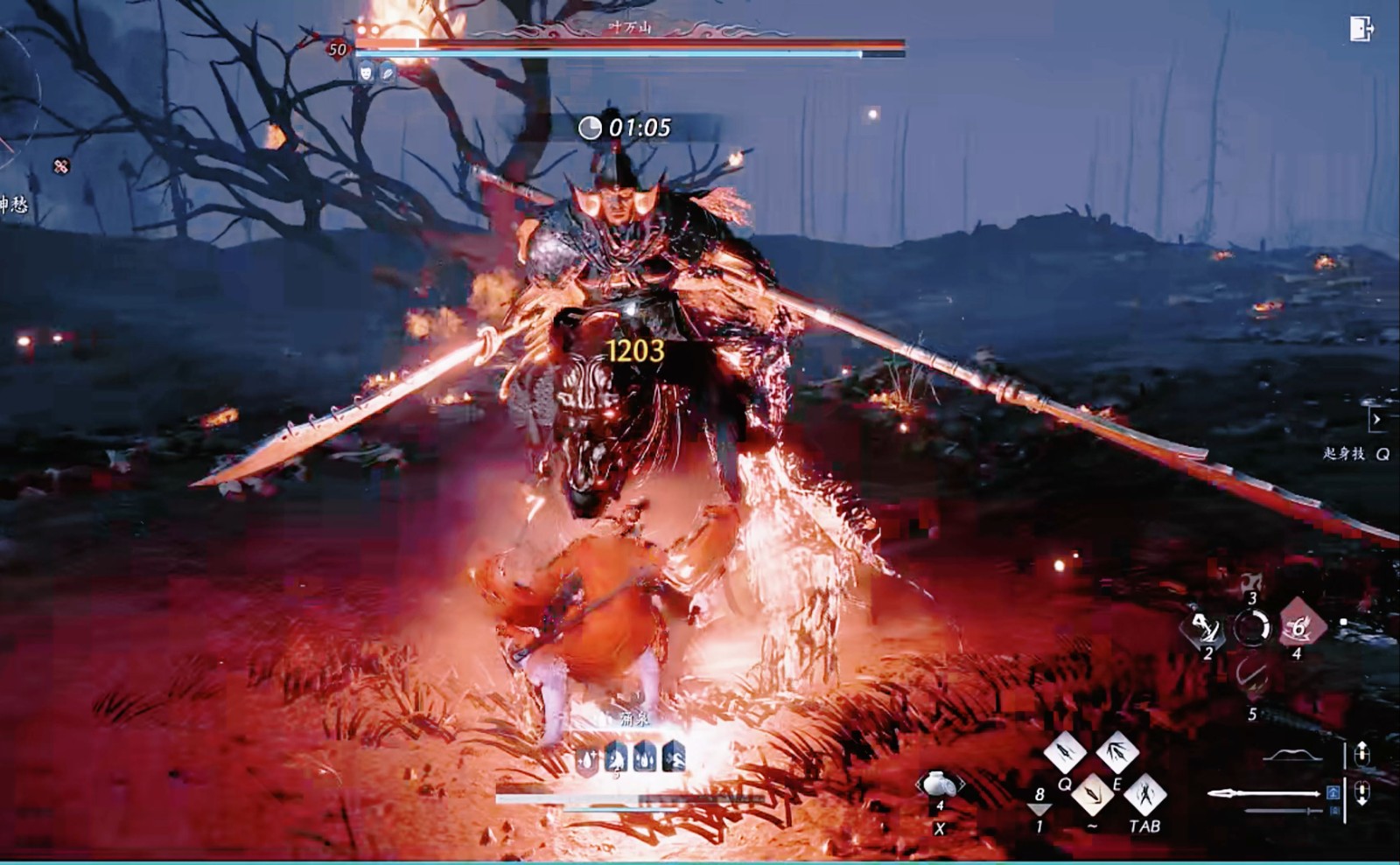
Task: Click the spear weapon icon at bottom right
Action: click(x=1264, y=793)
